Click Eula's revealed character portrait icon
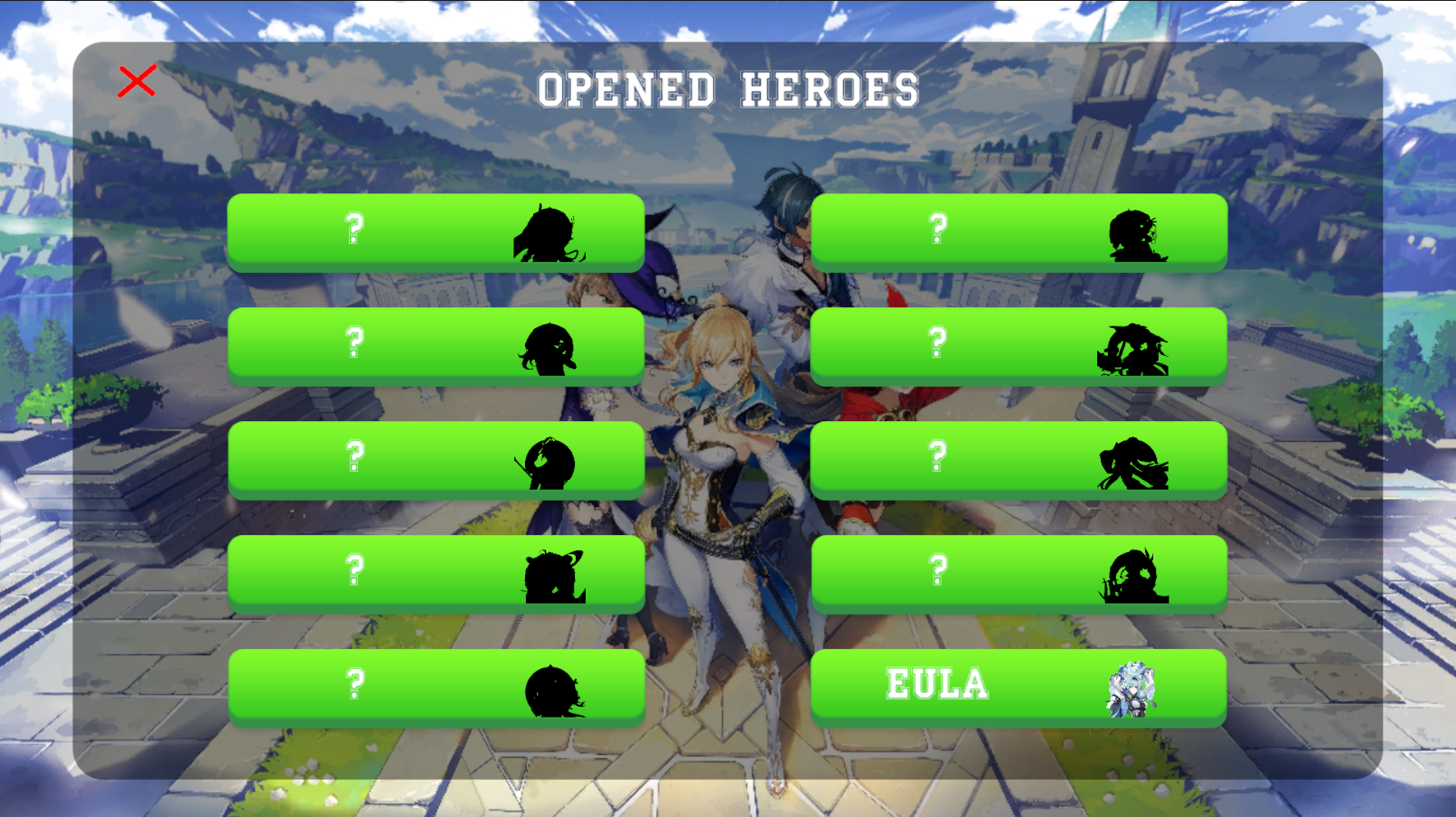 coord(1127,687)
